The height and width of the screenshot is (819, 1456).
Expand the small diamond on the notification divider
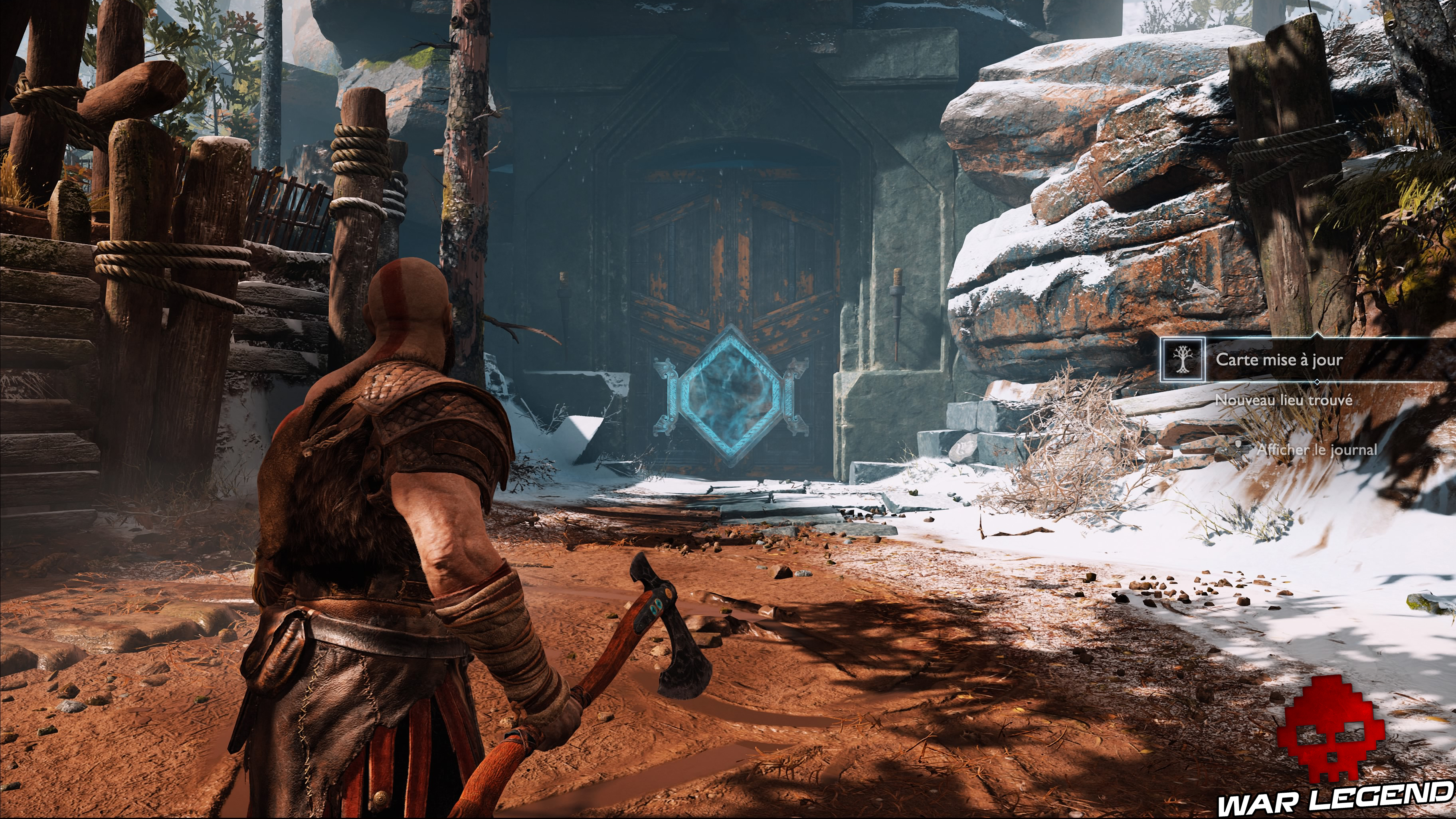[1318, 382]
